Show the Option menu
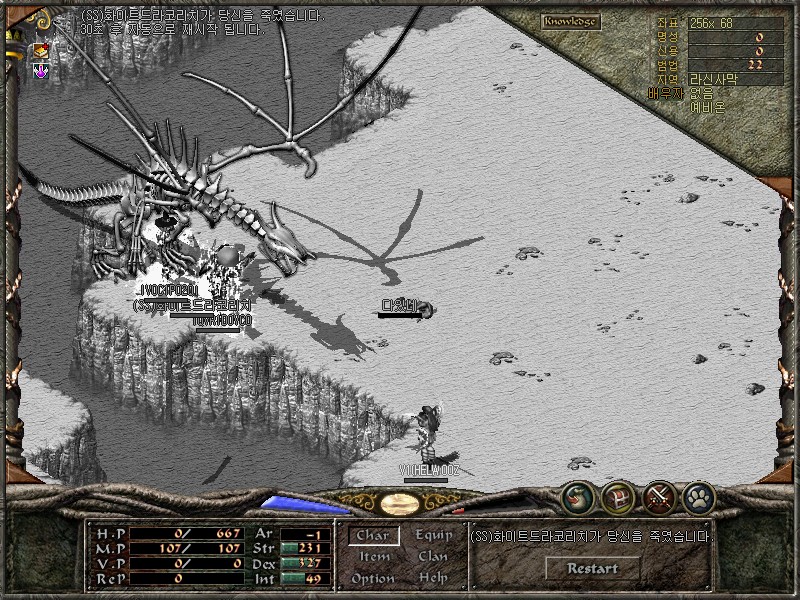The width and height of the screenshot is (800, 600). tap(373, 579)
